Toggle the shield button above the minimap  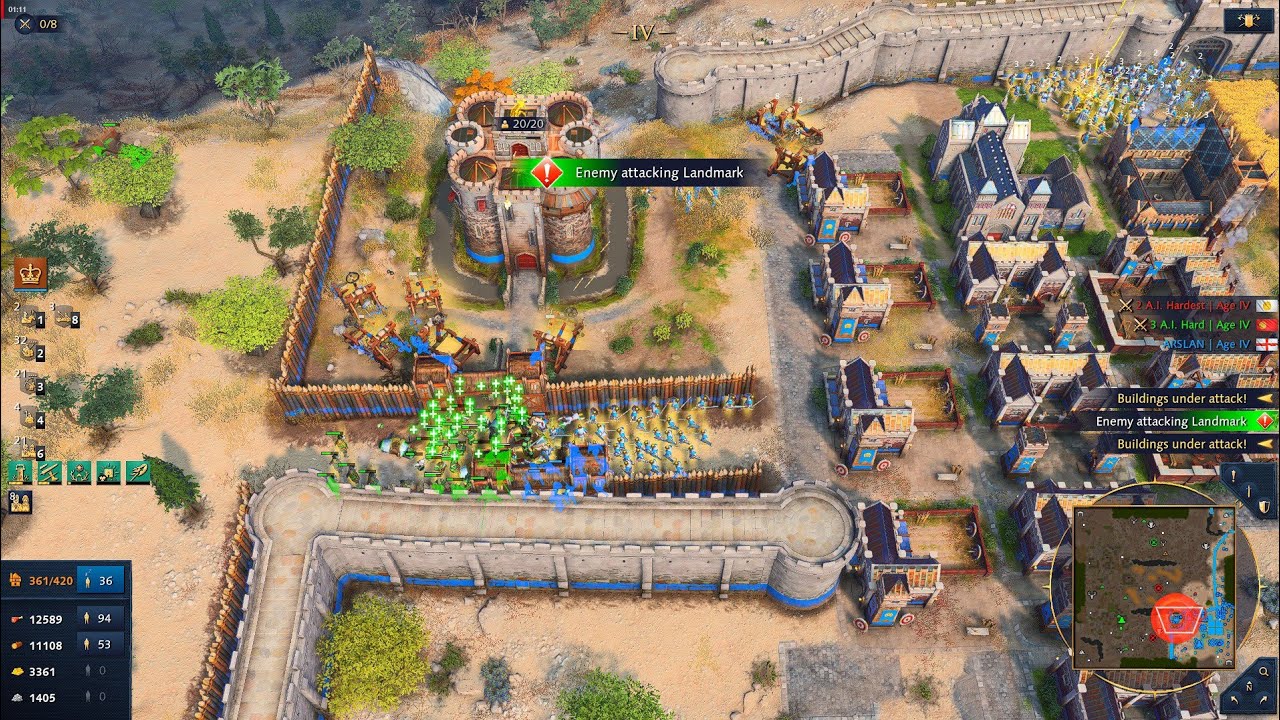click(1263, 507)
